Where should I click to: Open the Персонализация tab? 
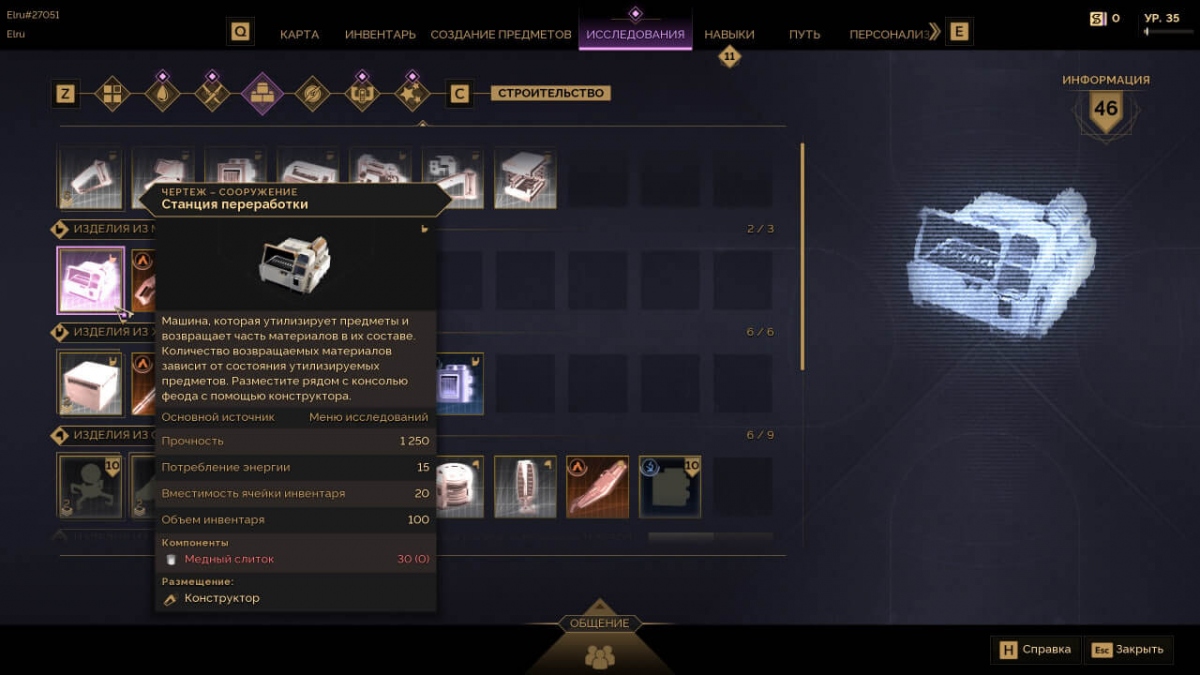tap(889, 34)
